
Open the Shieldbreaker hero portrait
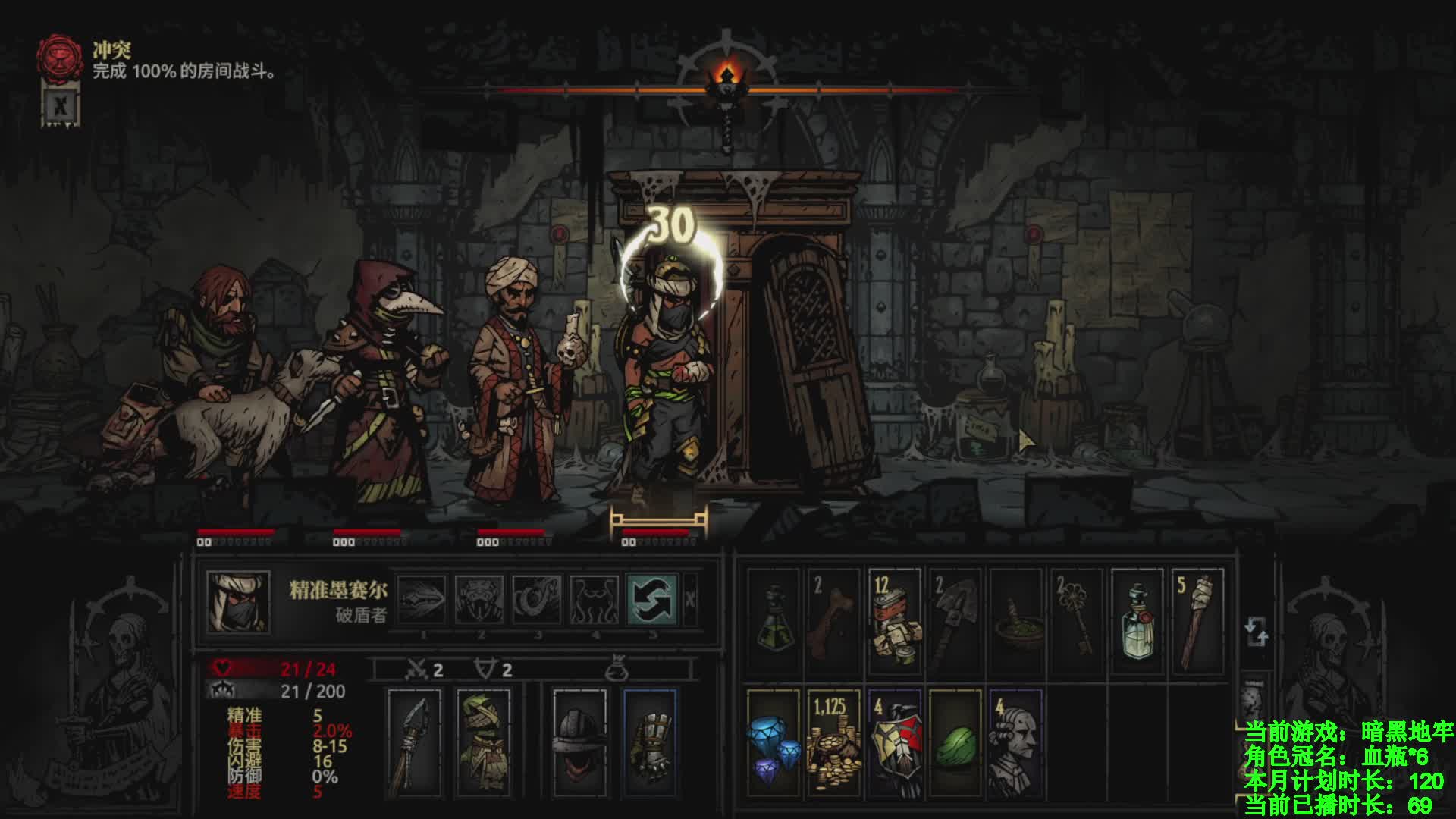point(238,601)
